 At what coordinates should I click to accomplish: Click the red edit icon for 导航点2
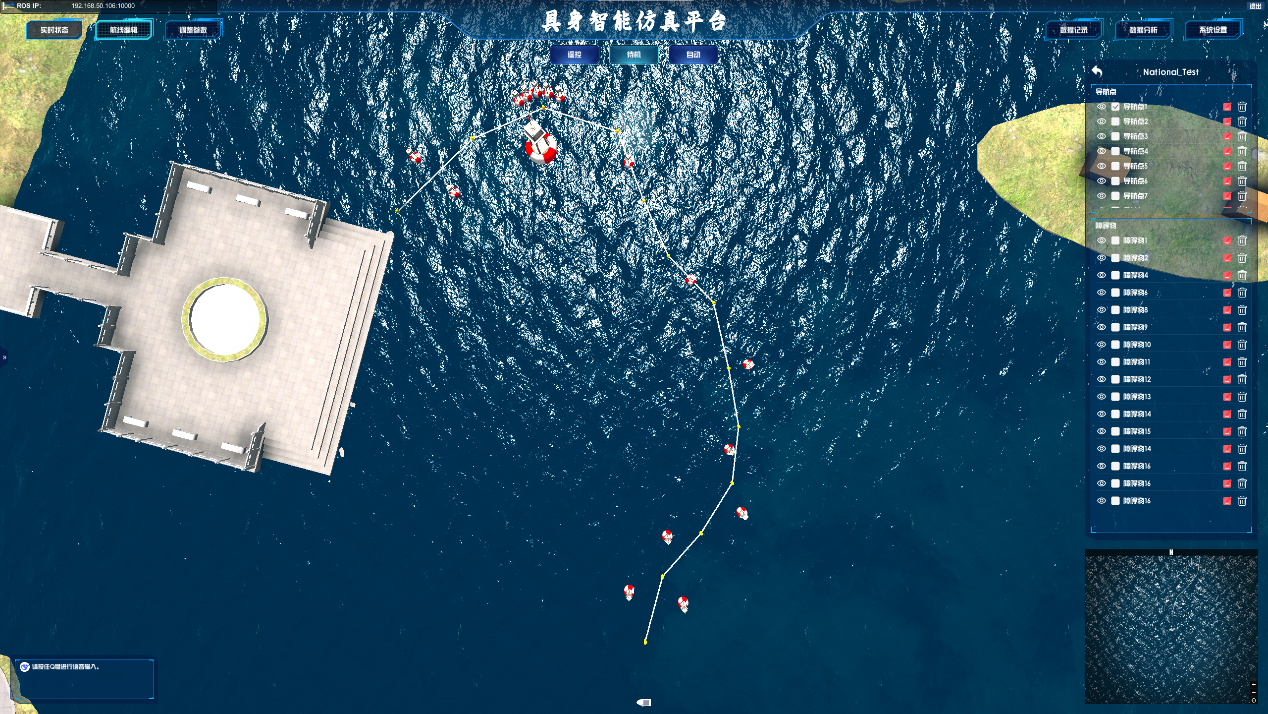(1227, 122)
